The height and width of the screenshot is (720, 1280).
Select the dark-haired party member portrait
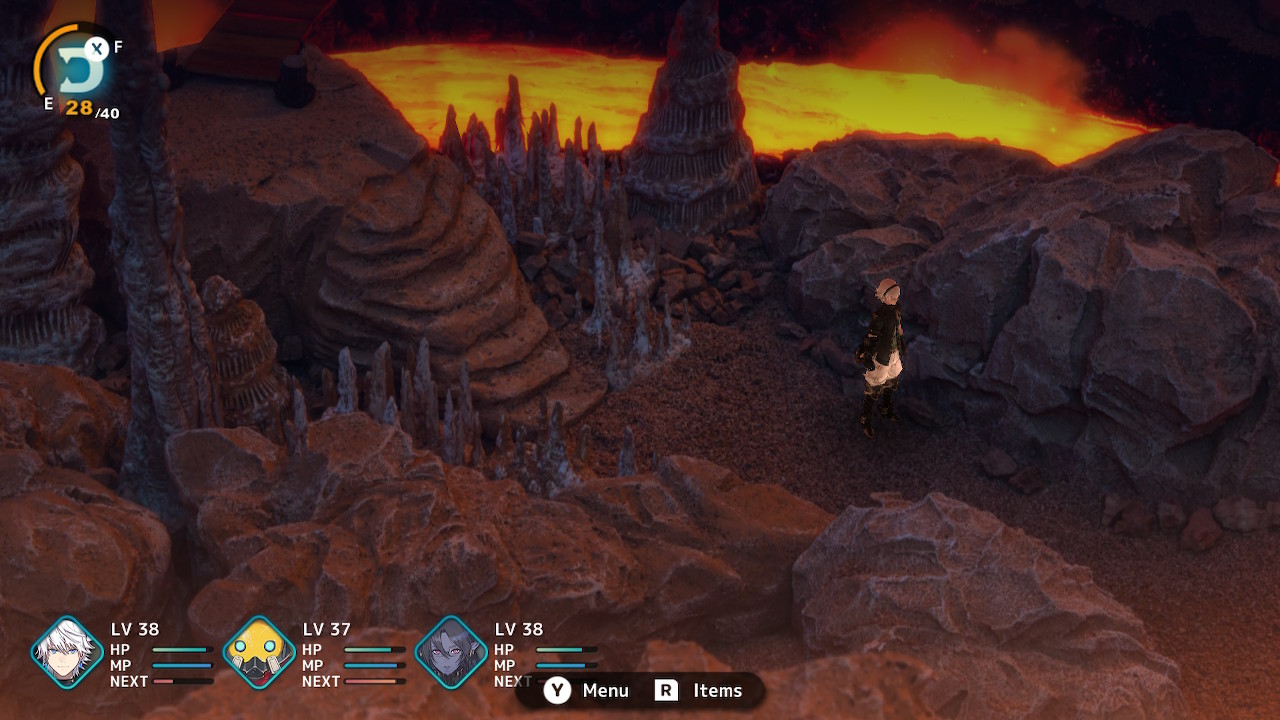click(x=451, y=653)
